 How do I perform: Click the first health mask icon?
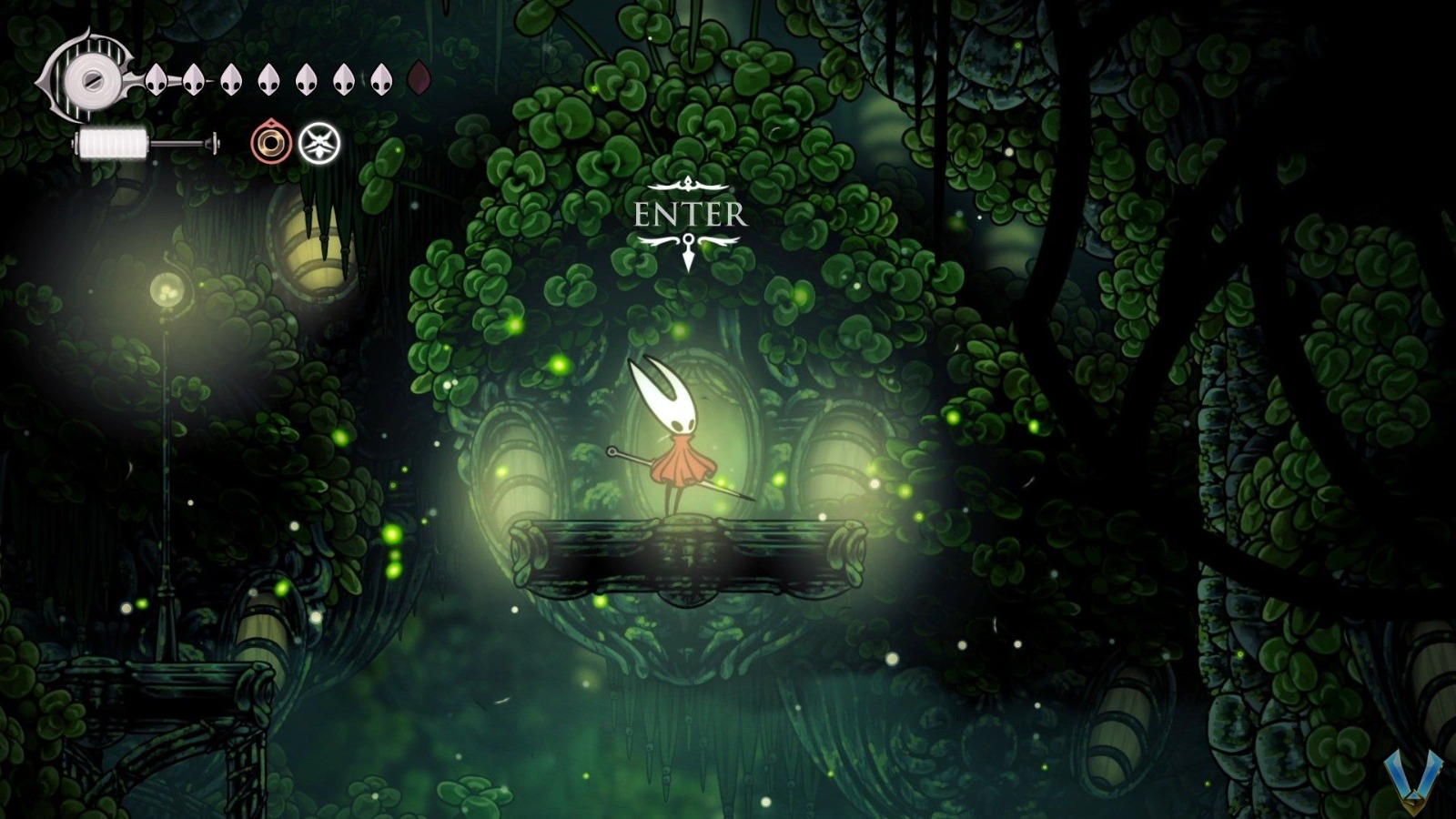[x=155, y=80]
